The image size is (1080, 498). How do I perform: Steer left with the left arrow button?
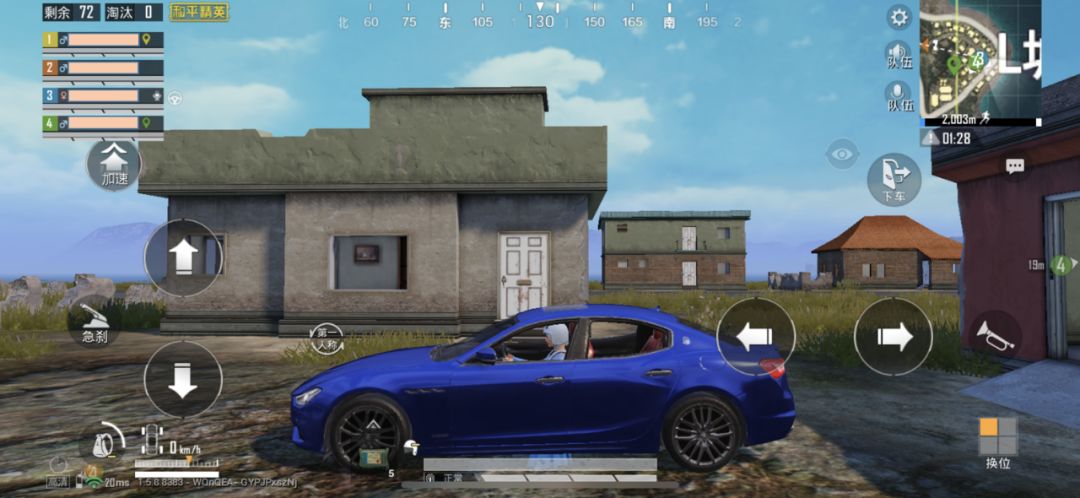coord(756,337)
